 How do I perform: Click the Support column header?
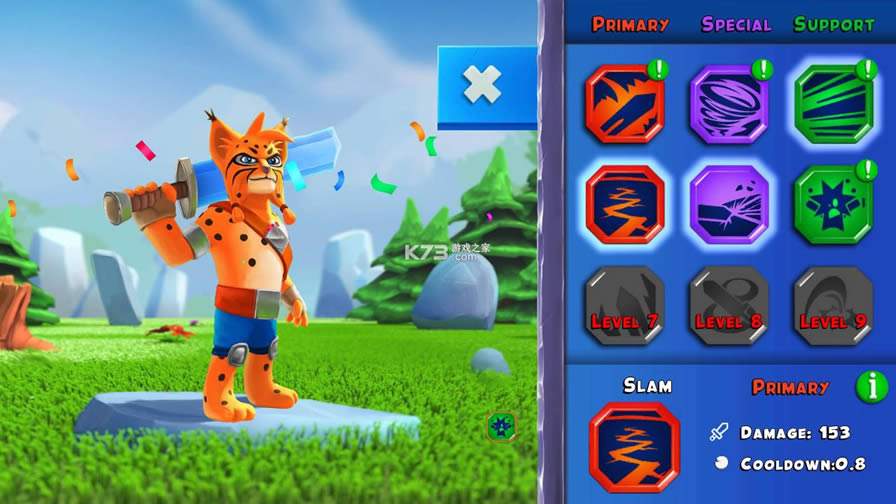click(x=834, y=24)
